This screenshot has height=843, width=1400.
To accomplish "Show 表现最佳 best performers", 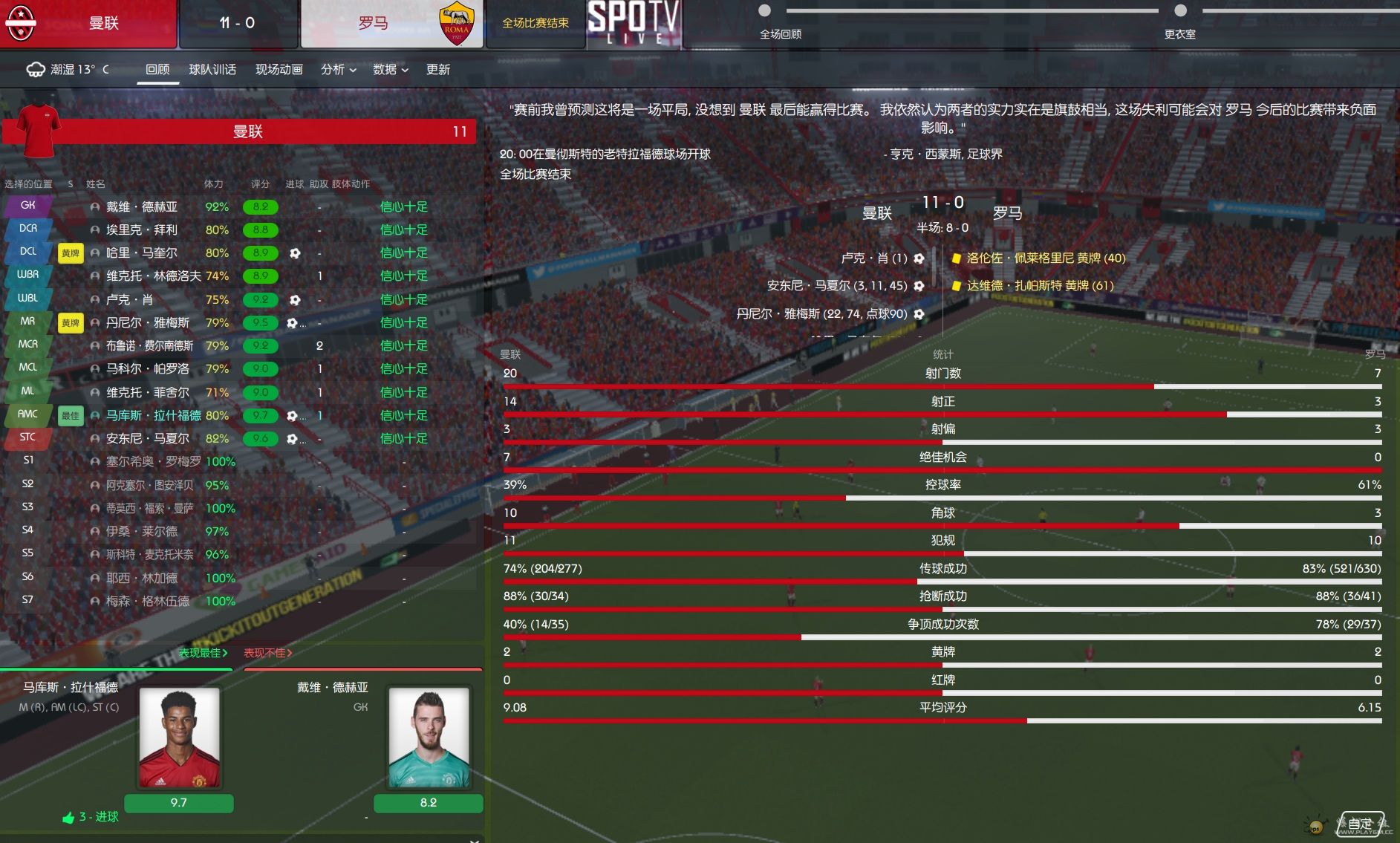I will [203, 653].
